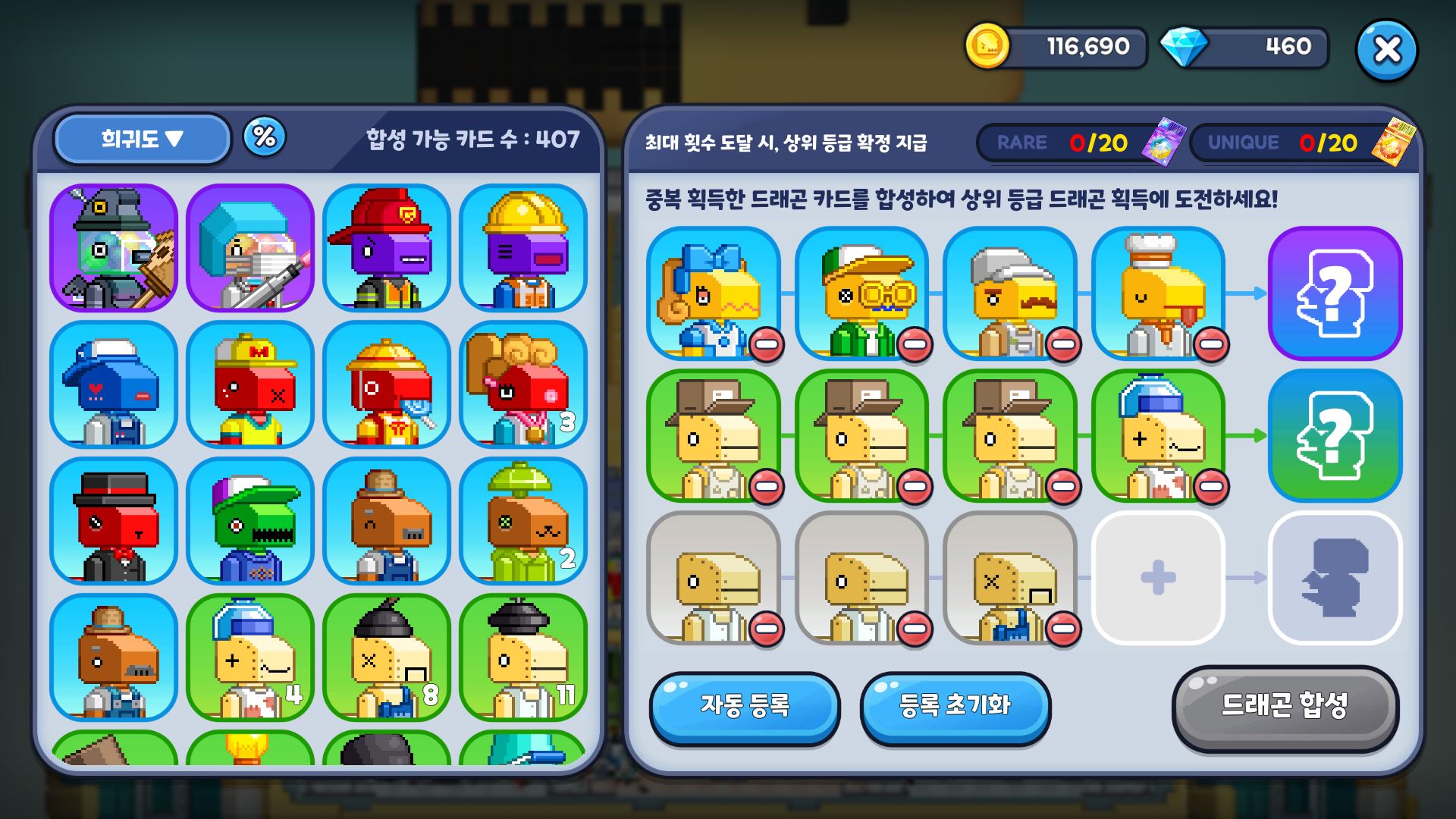This screenshot has height=819, width=1456.
Task: View the RARE 0/20 progress counter
Action: pos(1073,143)
